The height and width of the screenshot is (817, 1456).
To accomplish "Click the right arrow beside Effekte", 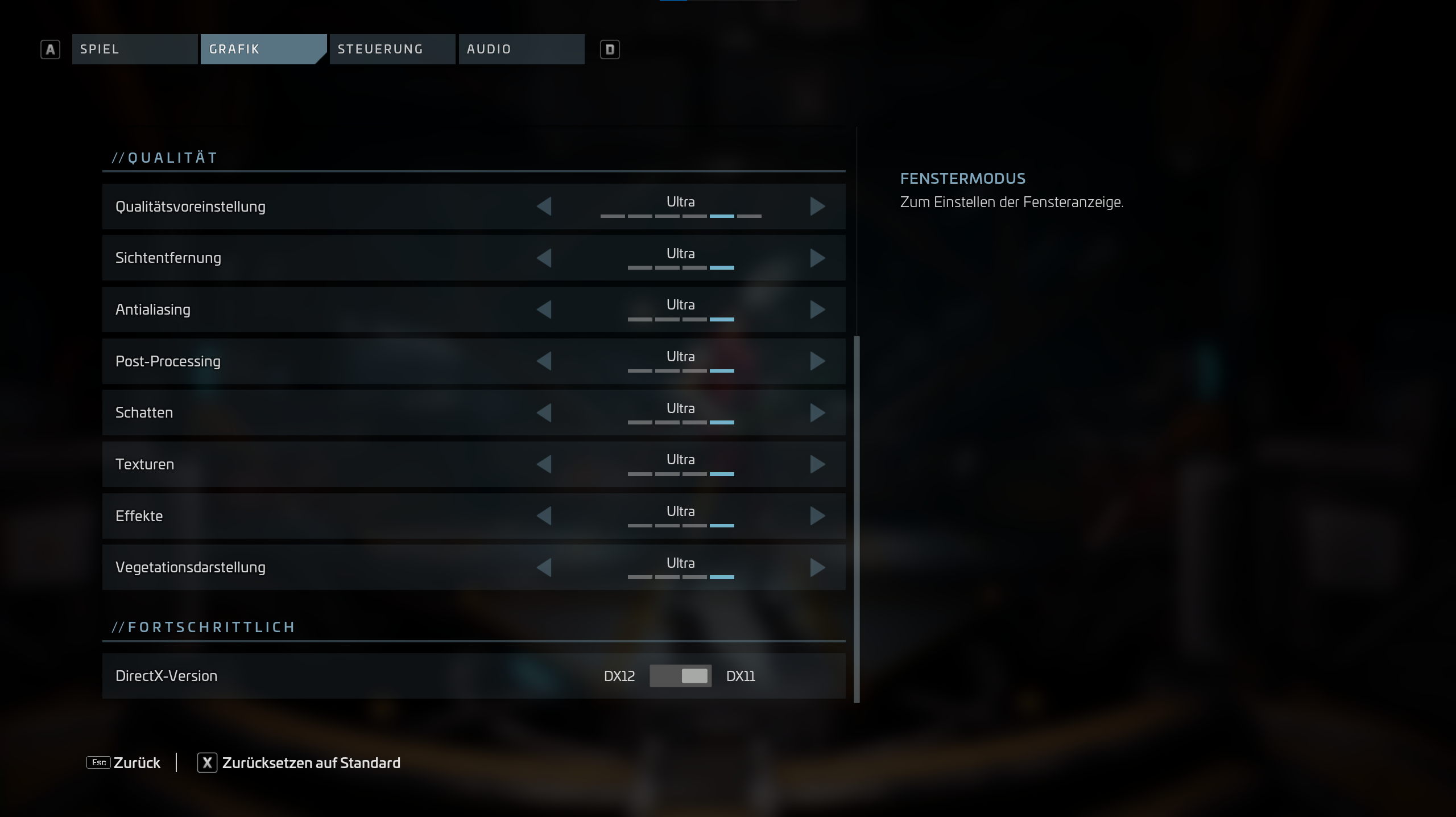I will tap(817, 516).
